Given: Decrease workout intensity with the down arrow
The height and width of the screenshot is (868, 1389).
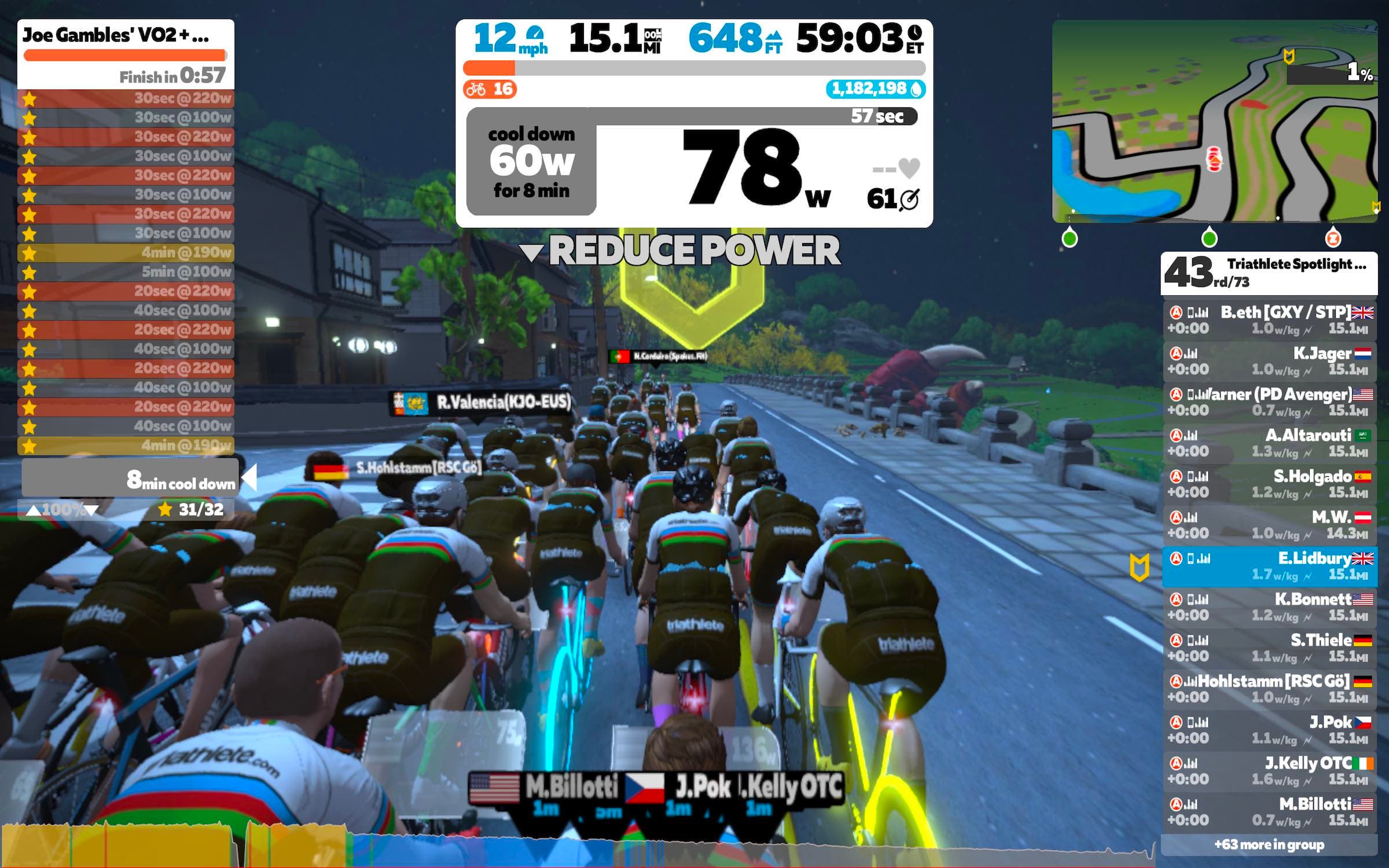Looking at the screenshot, I should coord(91,510).
